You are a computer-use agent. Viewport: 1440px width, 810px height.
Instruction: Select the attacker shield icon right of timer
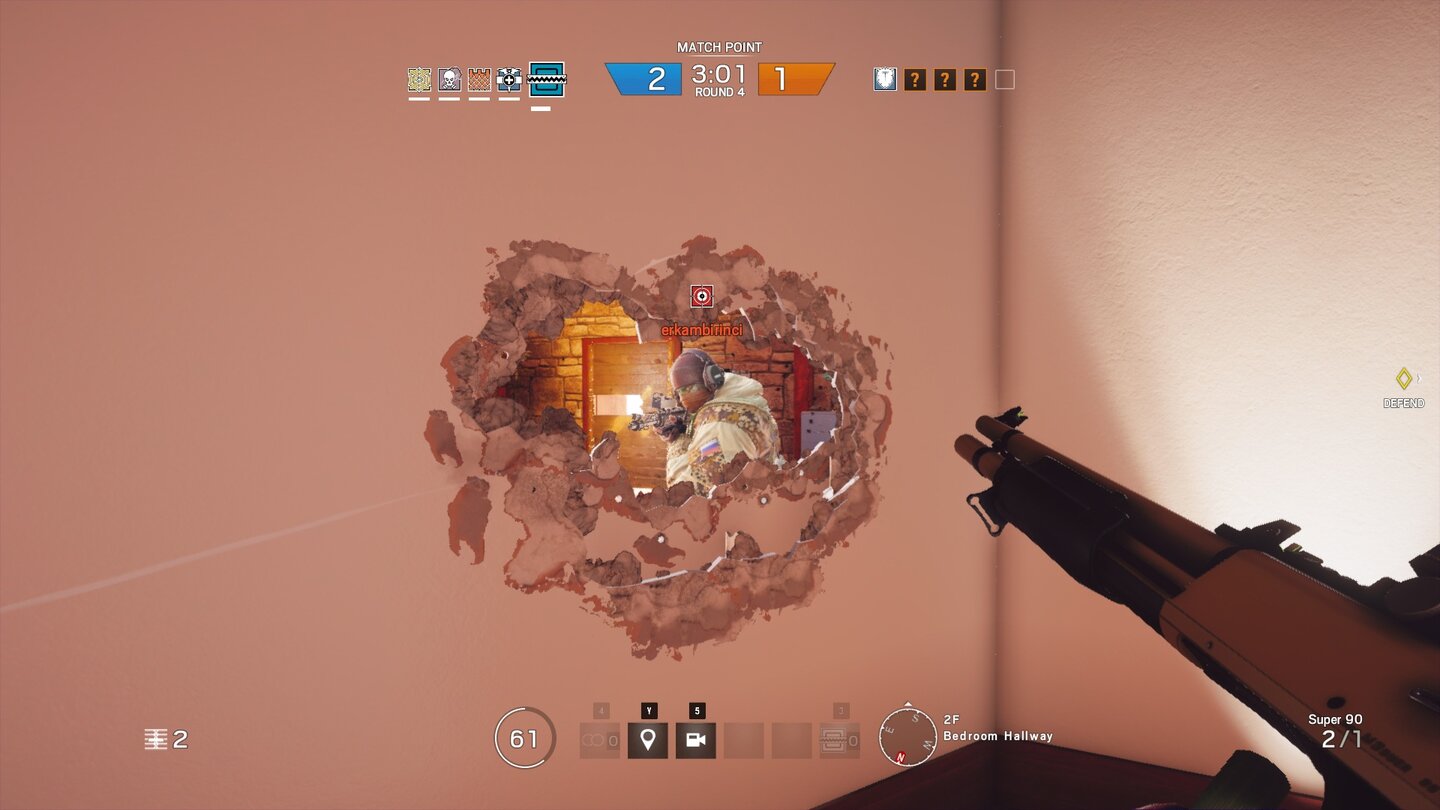pyautogui.click(x=884, y=79)
